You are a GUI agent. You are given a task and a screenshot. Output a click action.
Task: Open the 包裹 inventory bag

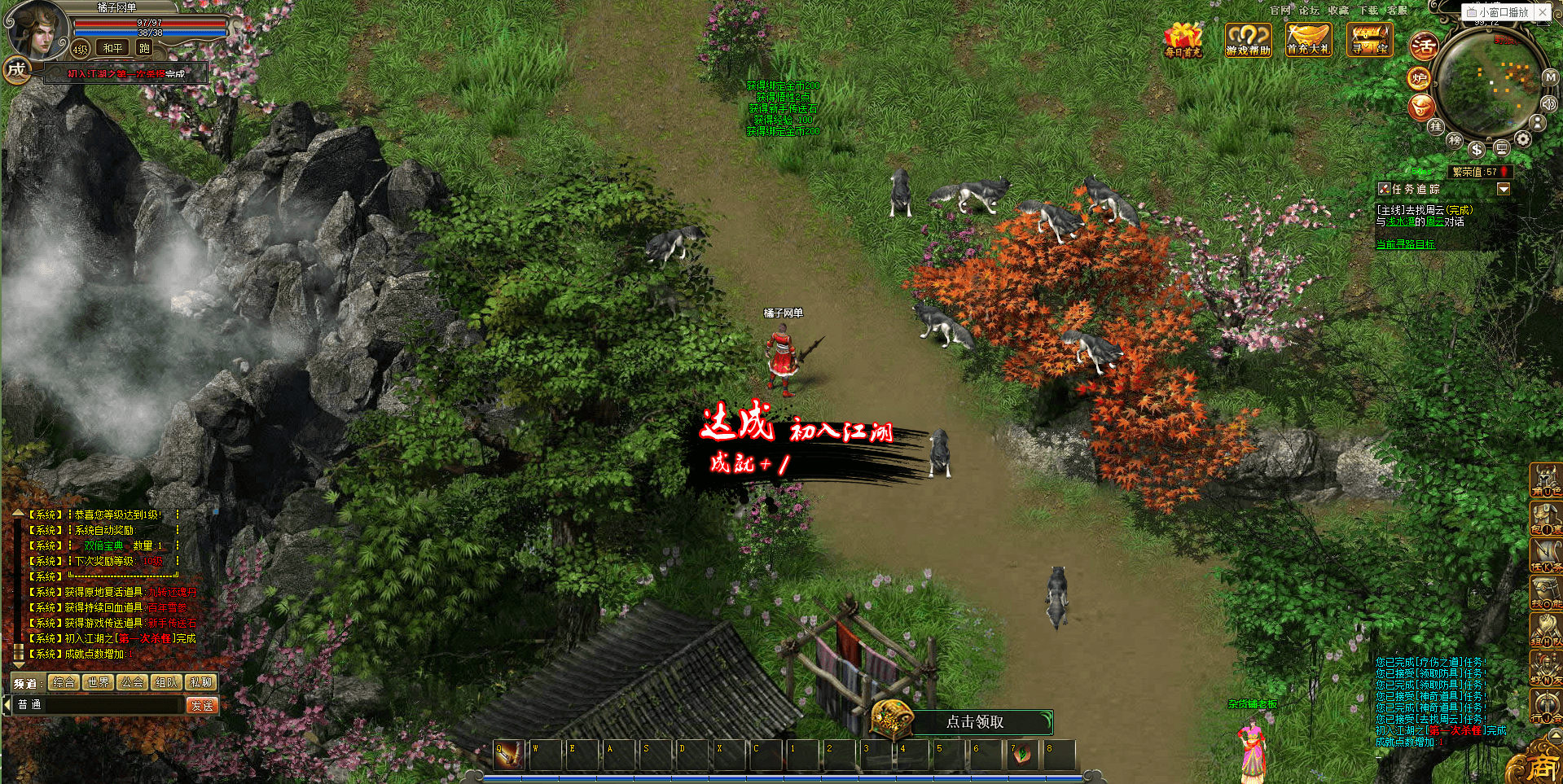pos(1545,518)
